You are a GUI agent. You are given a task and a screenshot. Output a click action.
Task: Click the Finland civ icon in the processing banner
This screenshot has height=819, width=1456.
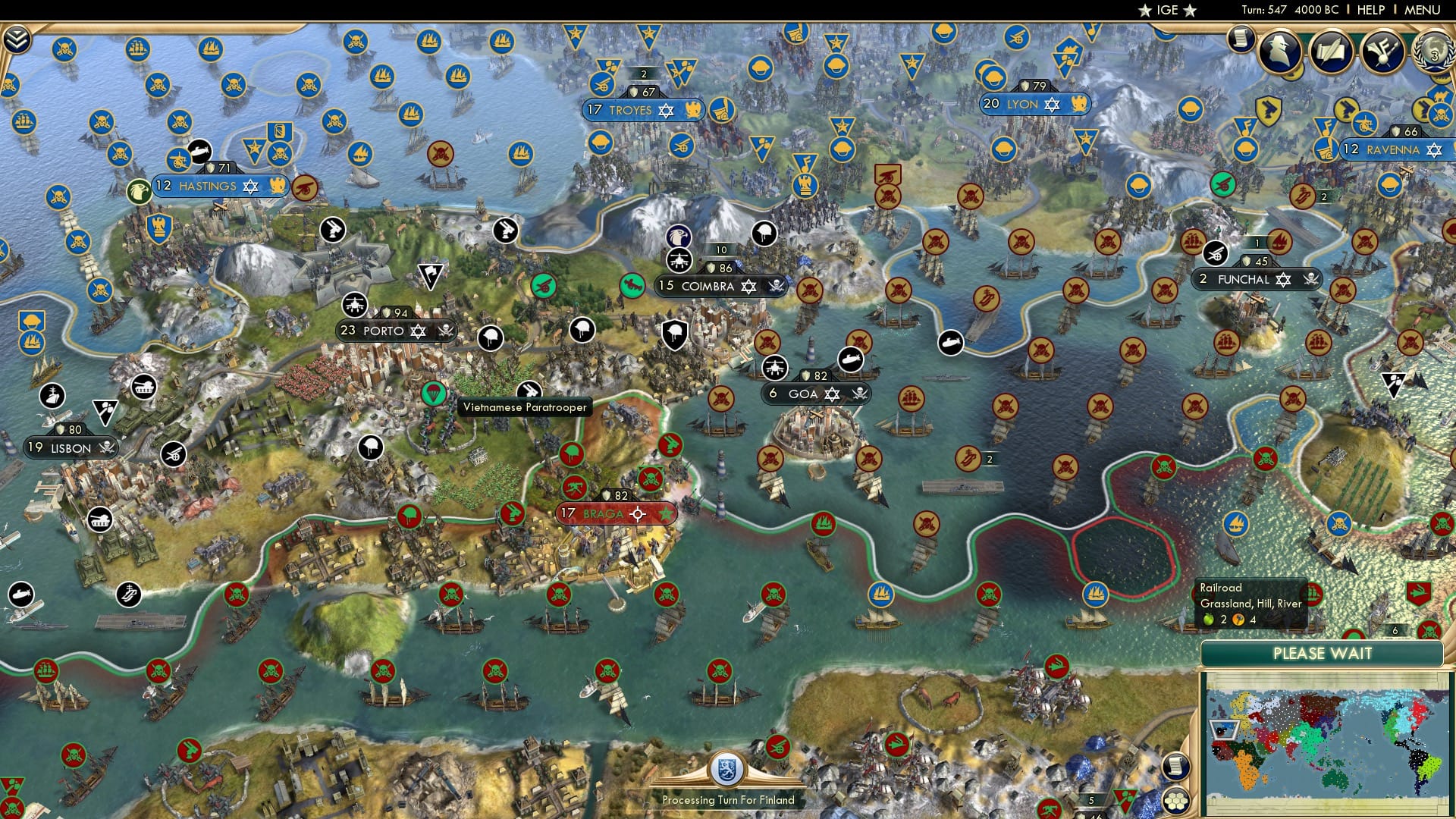726,770
